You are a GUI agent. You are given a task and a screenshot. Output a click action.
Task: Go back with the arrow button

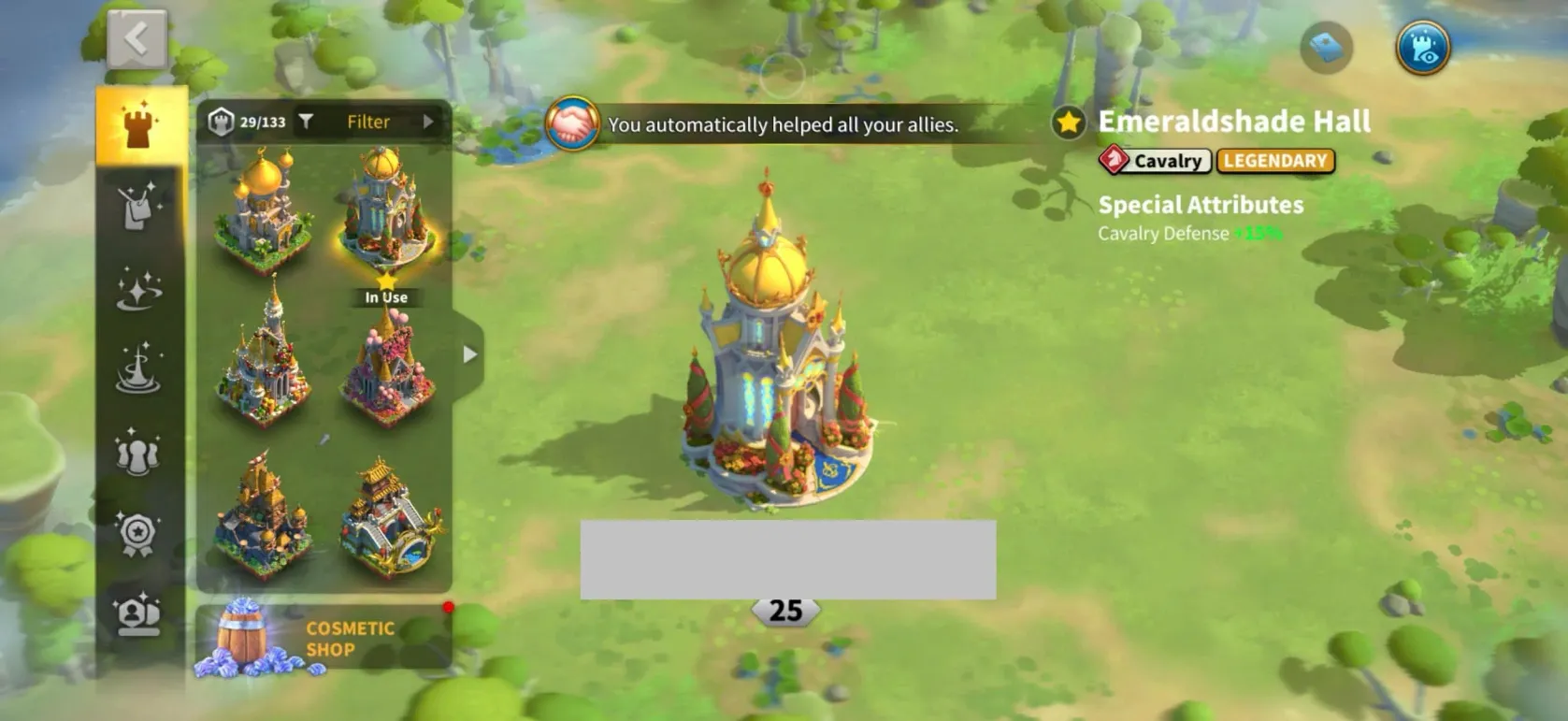137,39
